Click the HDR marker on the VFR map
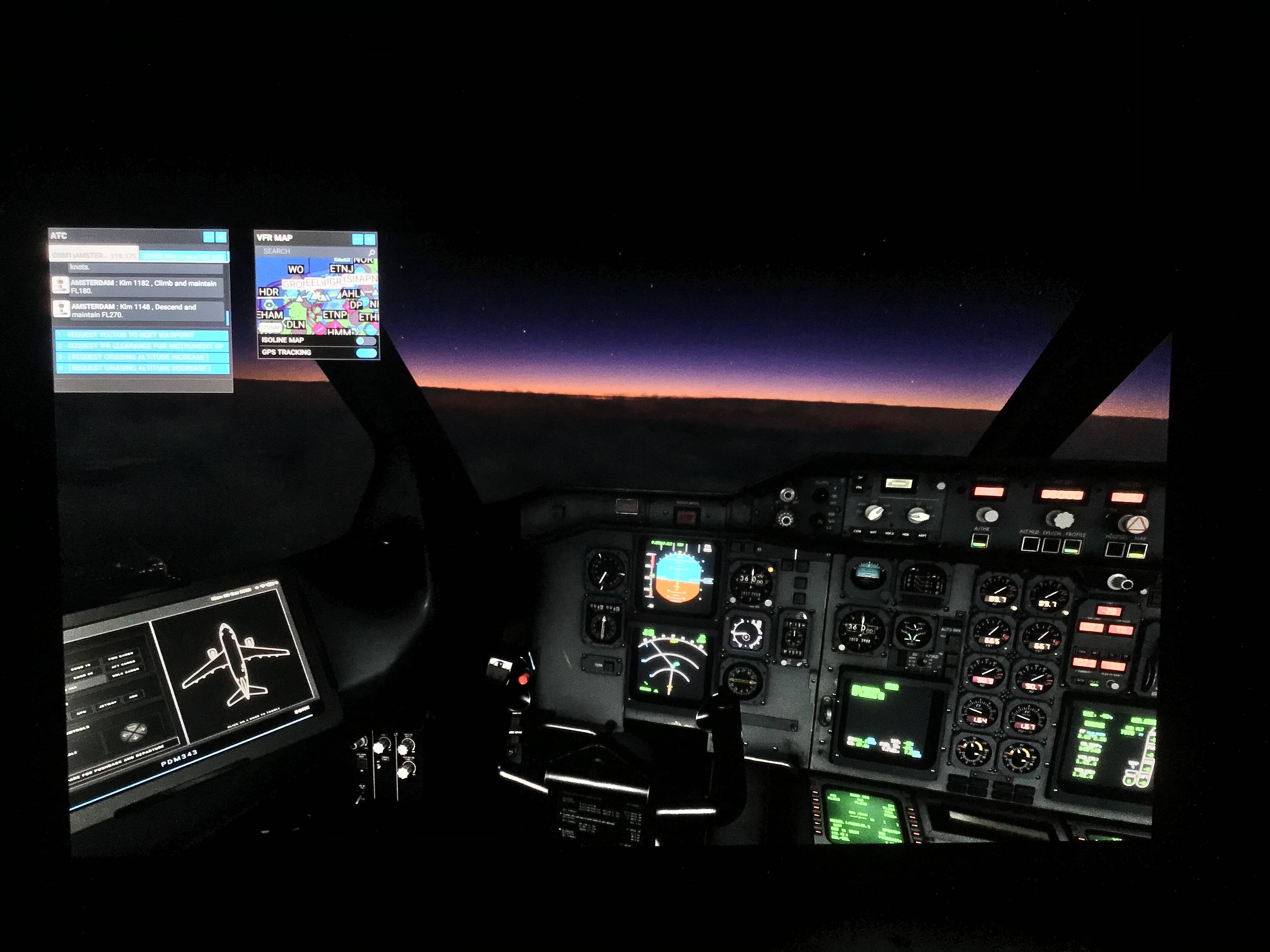Screen dimensions: 1270x952 click(x=269, y=293)
